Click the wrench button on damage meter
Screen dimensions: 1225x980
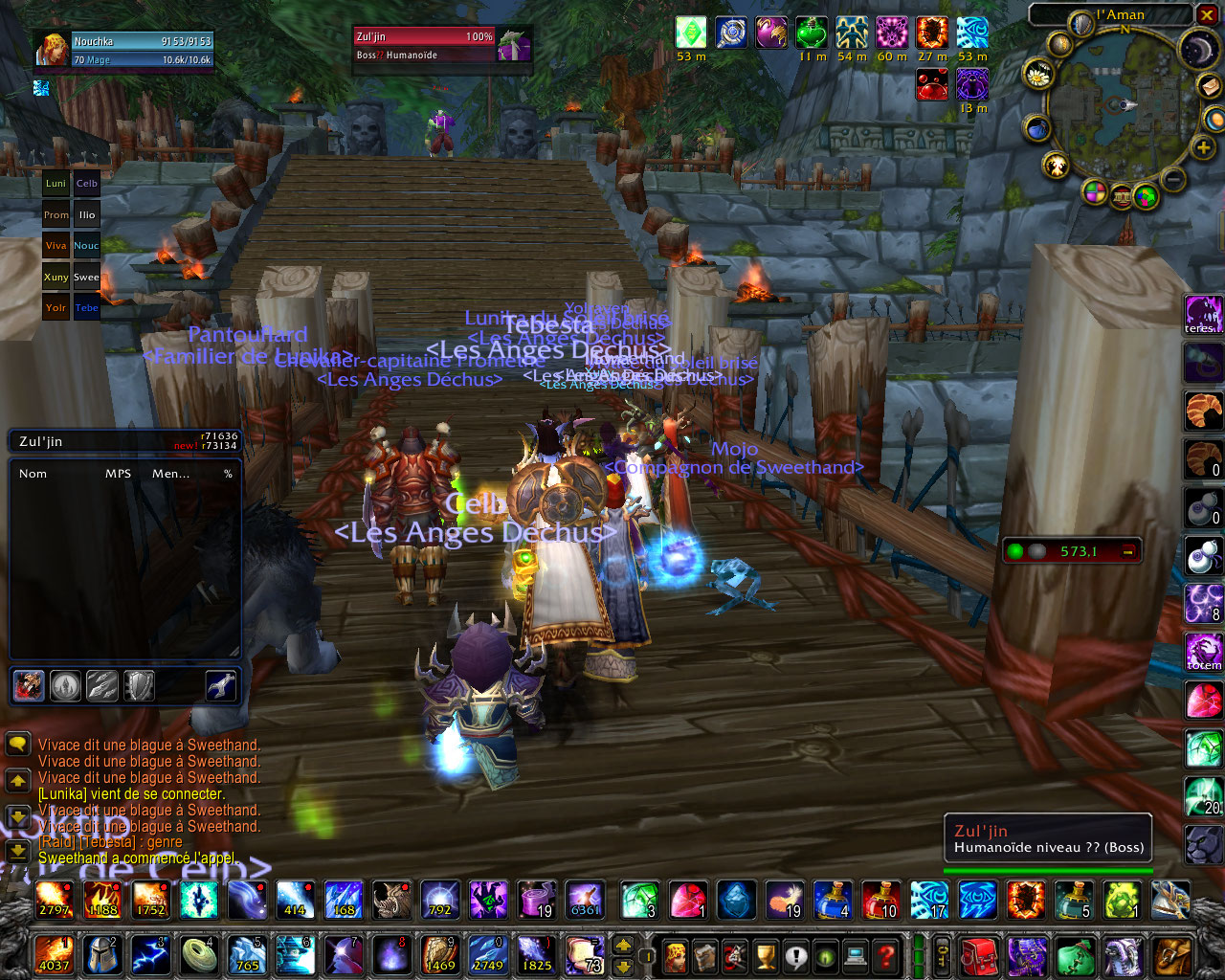pyautogui.click(x=221, y=685)
